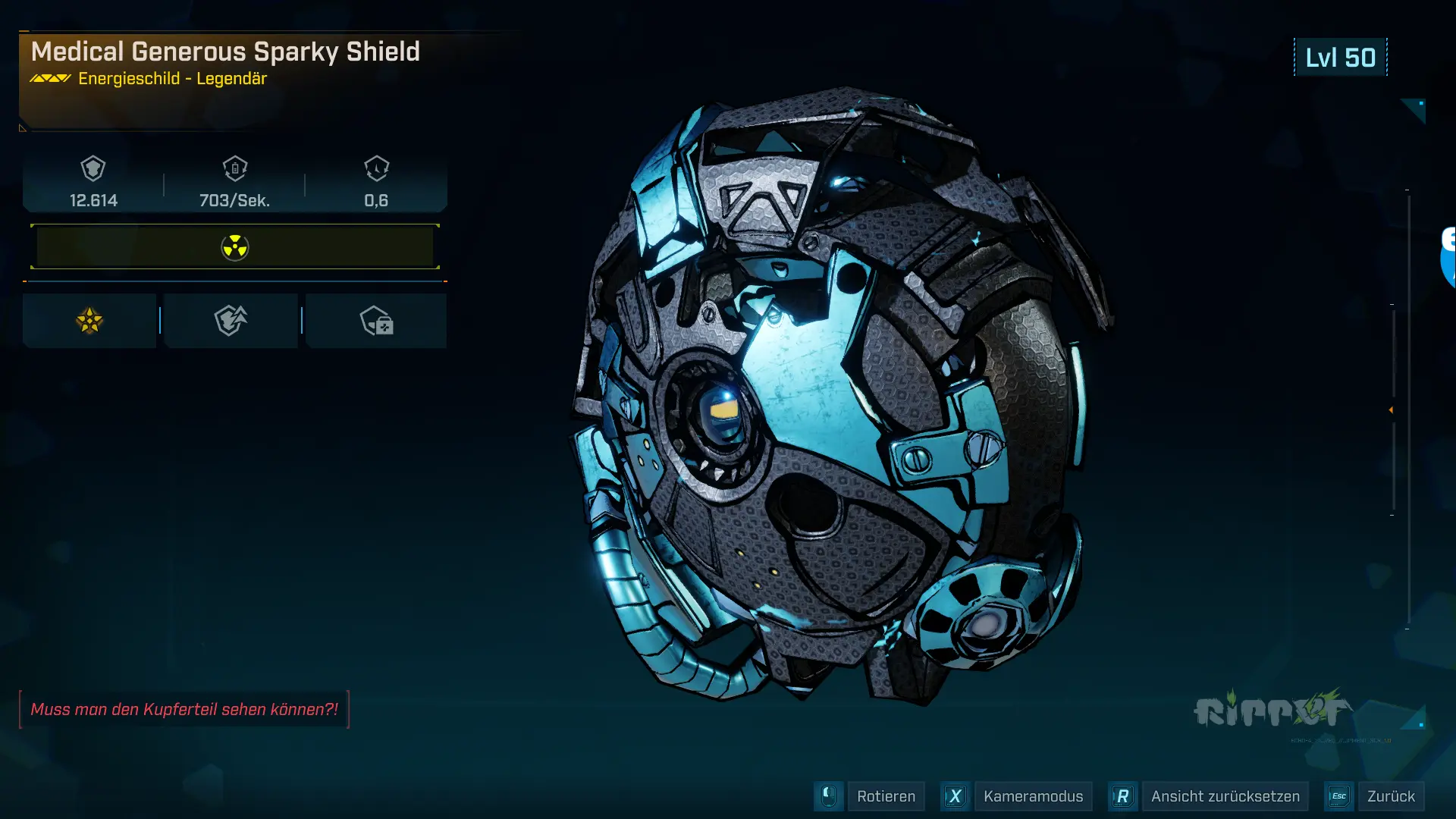Click the recharge delay icon above 0,6
This screenshot has height=819, width=1456.
(x=376, y=170)
